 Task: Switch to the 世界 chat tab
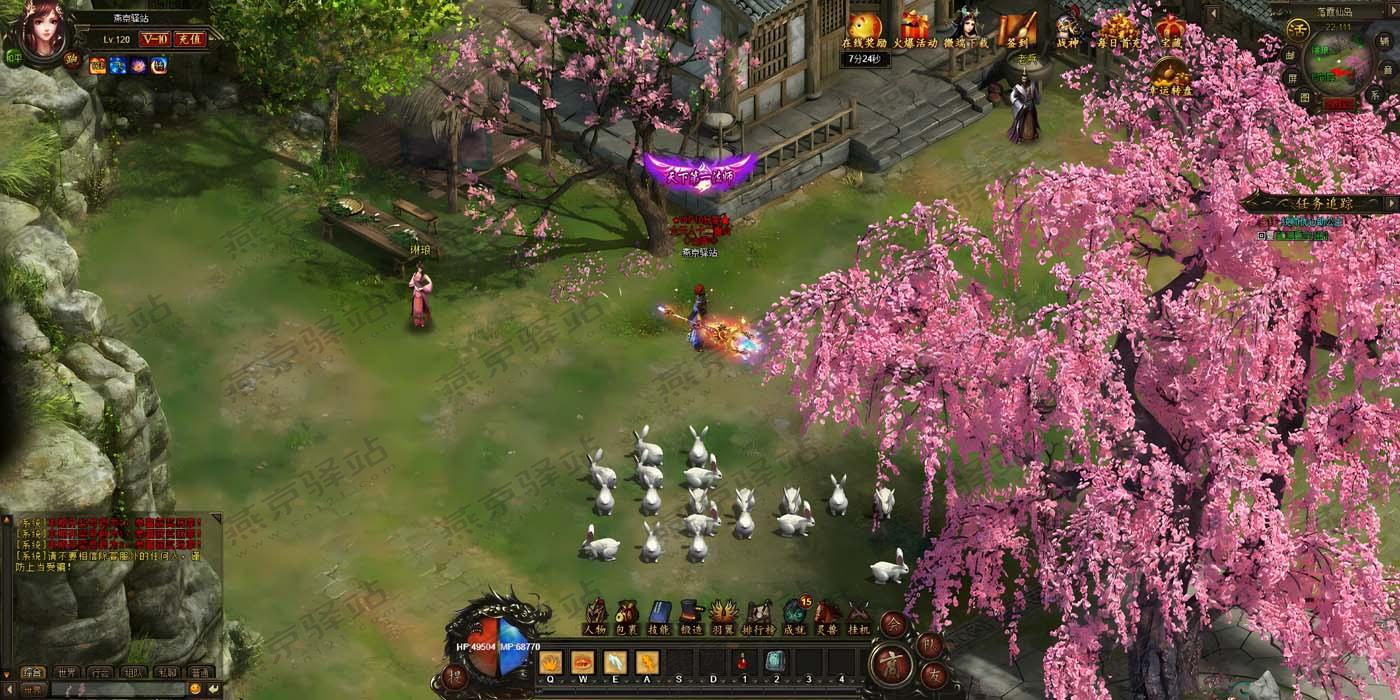(x=66, y=672)
